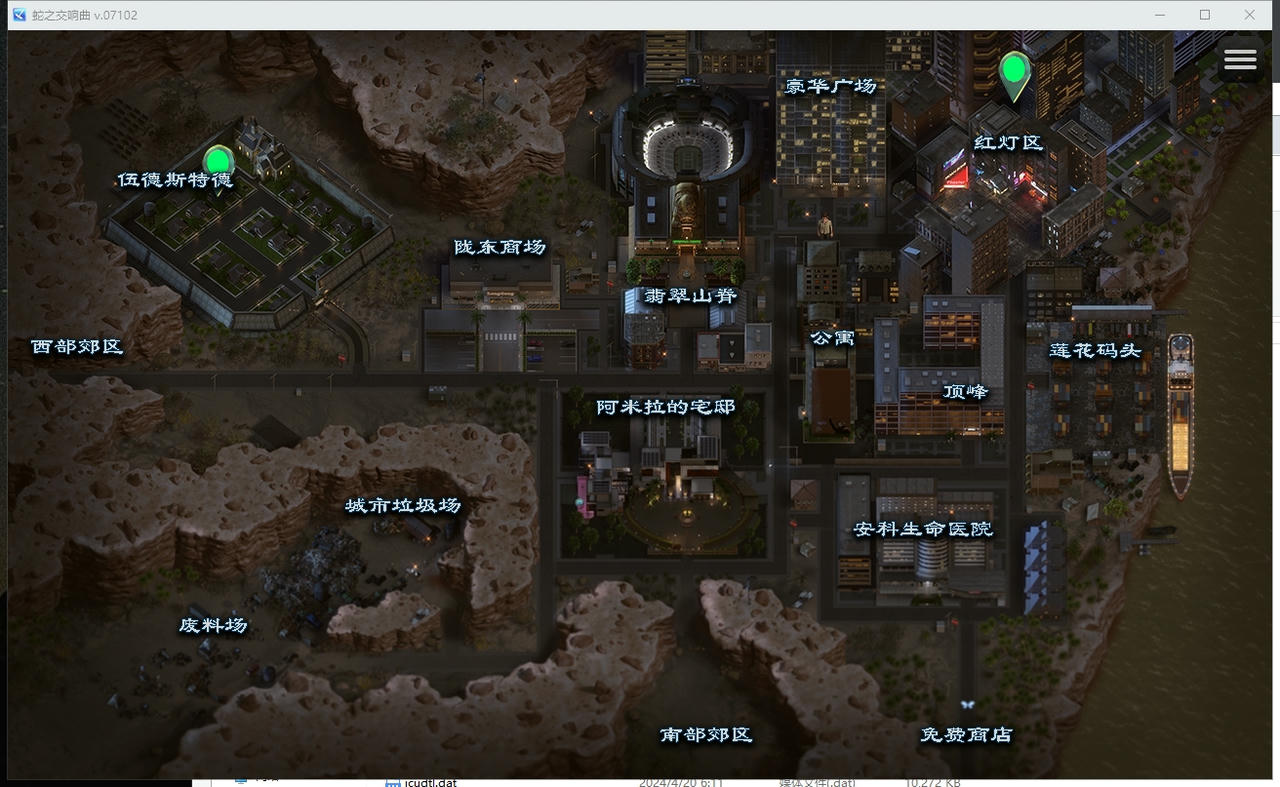This screenshot has width=1280, height=787.
Task: Visit 陇东商场 on the map
Action: (497, 246)
